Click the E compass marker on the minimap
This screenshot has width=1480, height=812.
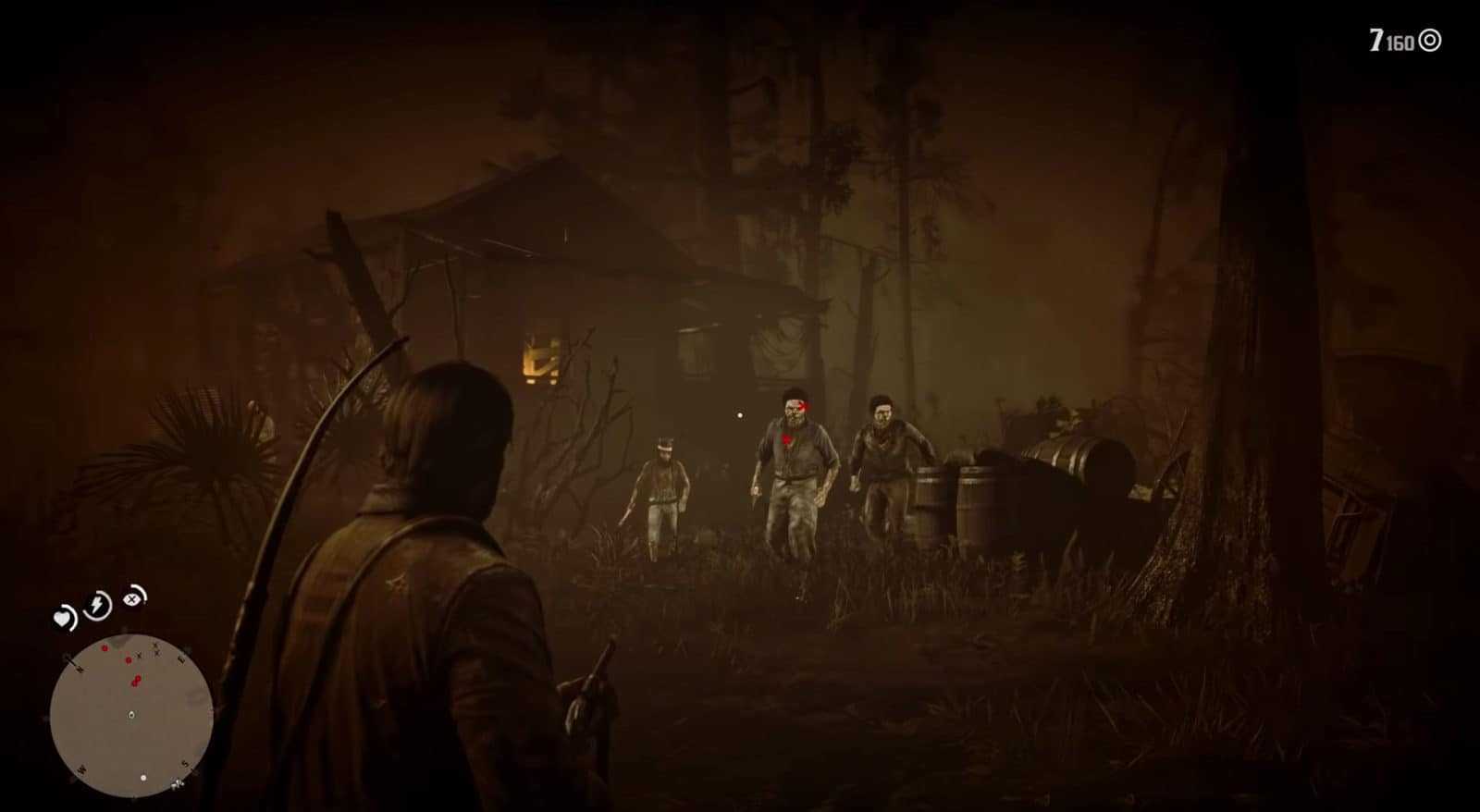[x=180, y=658]
